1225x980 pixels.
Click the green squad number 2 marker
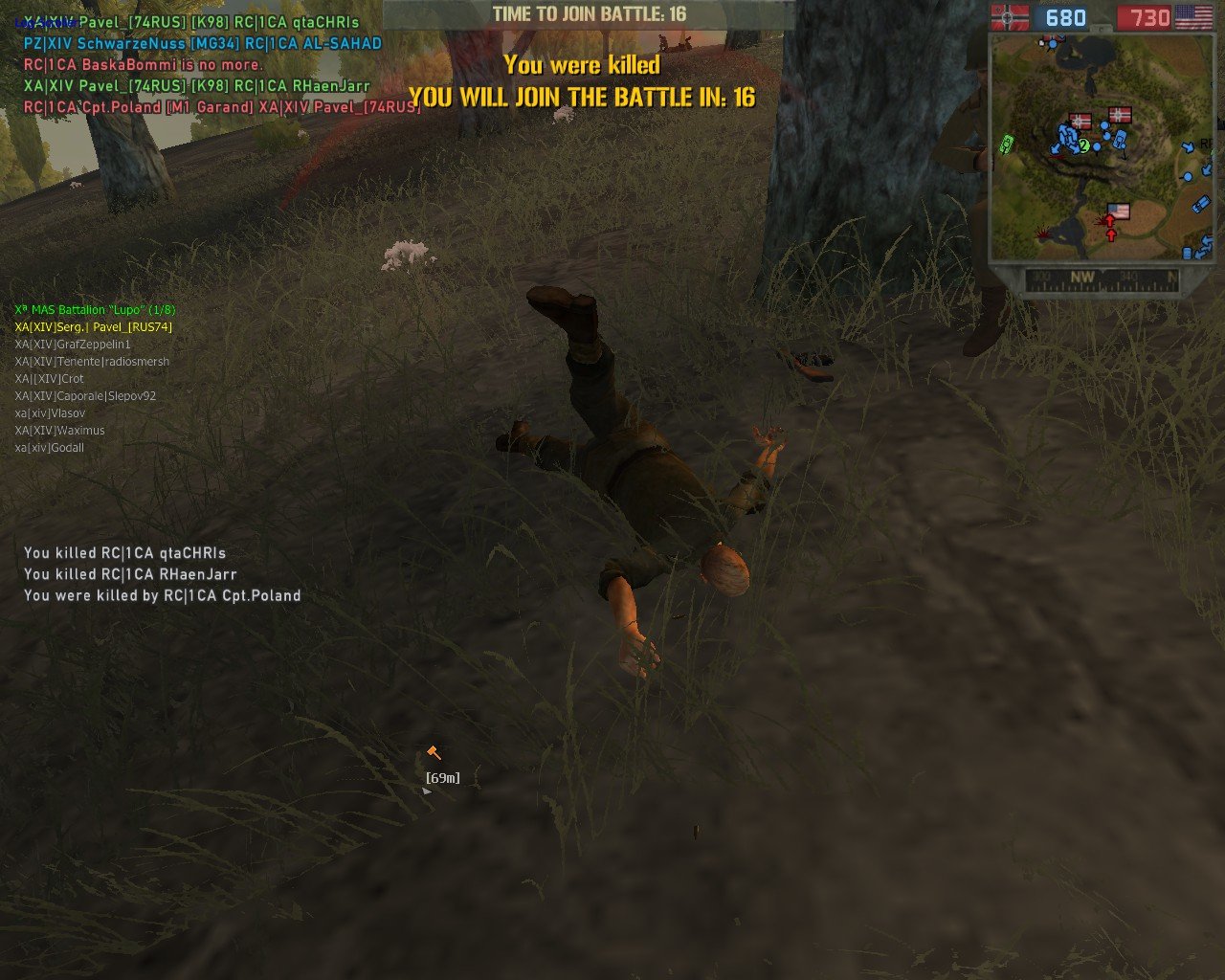coord(1084,146)
